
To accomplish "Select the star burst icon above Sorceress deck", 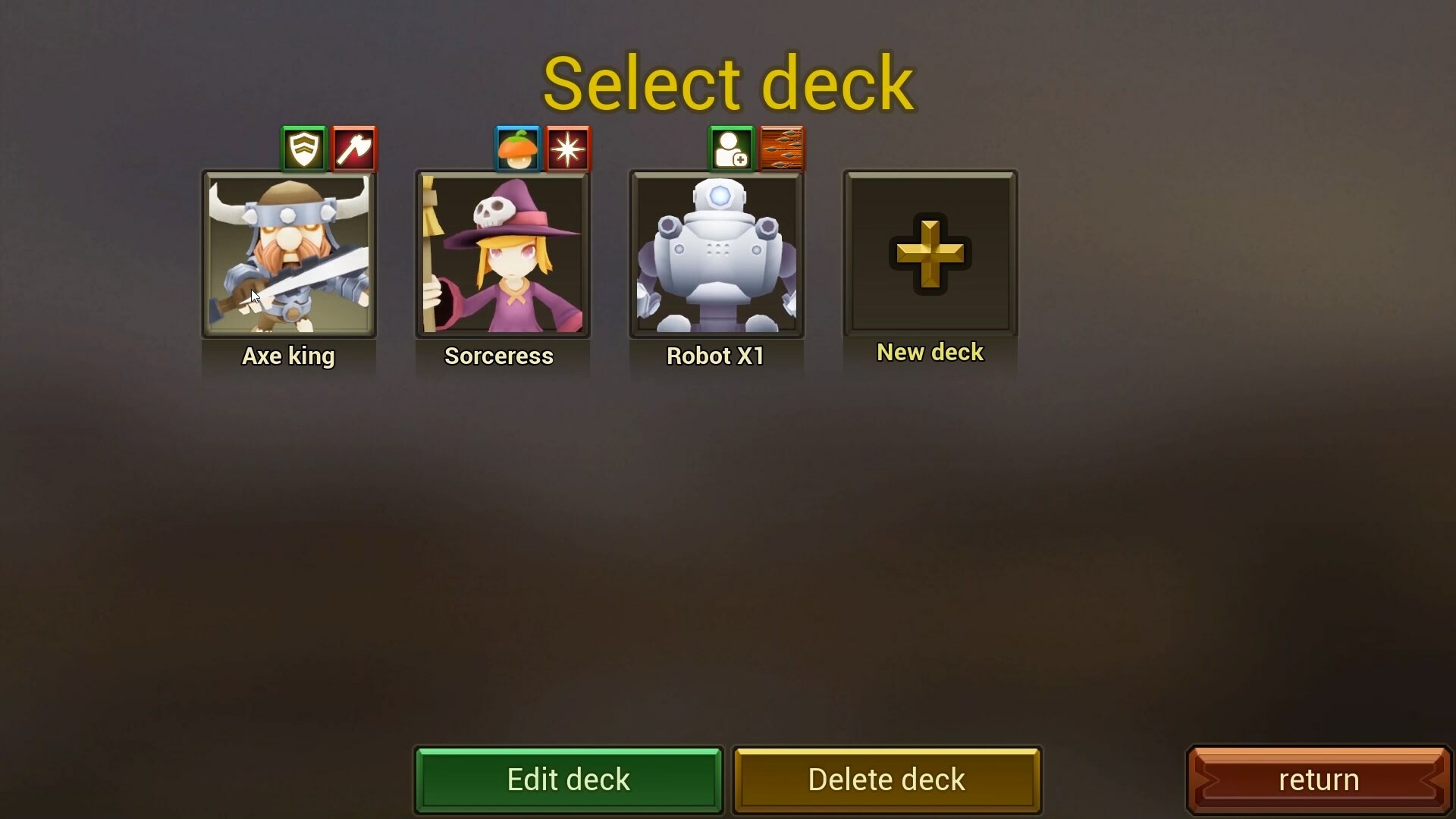I will 567,149.
